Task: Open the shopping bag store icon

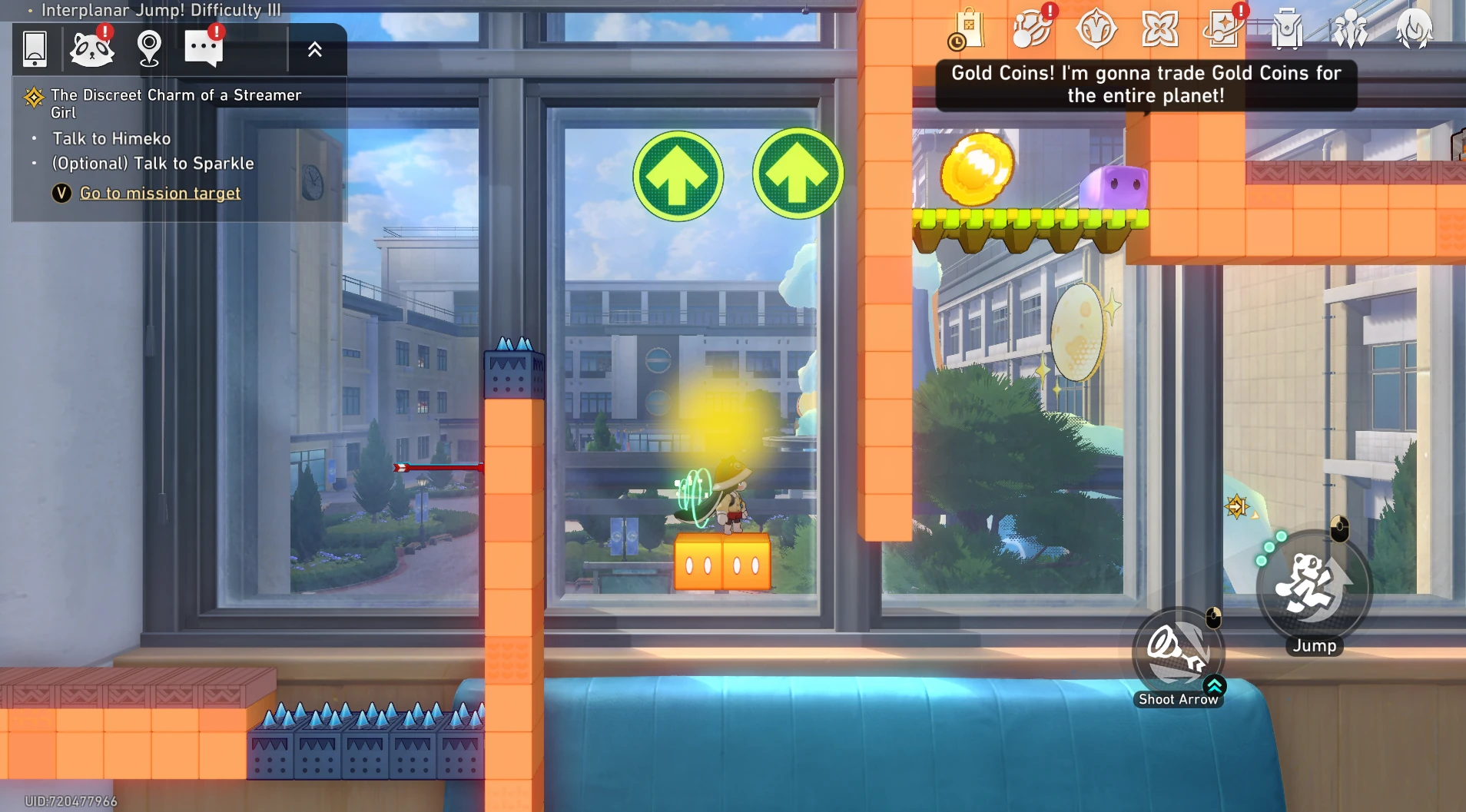Action: [967, 30]
